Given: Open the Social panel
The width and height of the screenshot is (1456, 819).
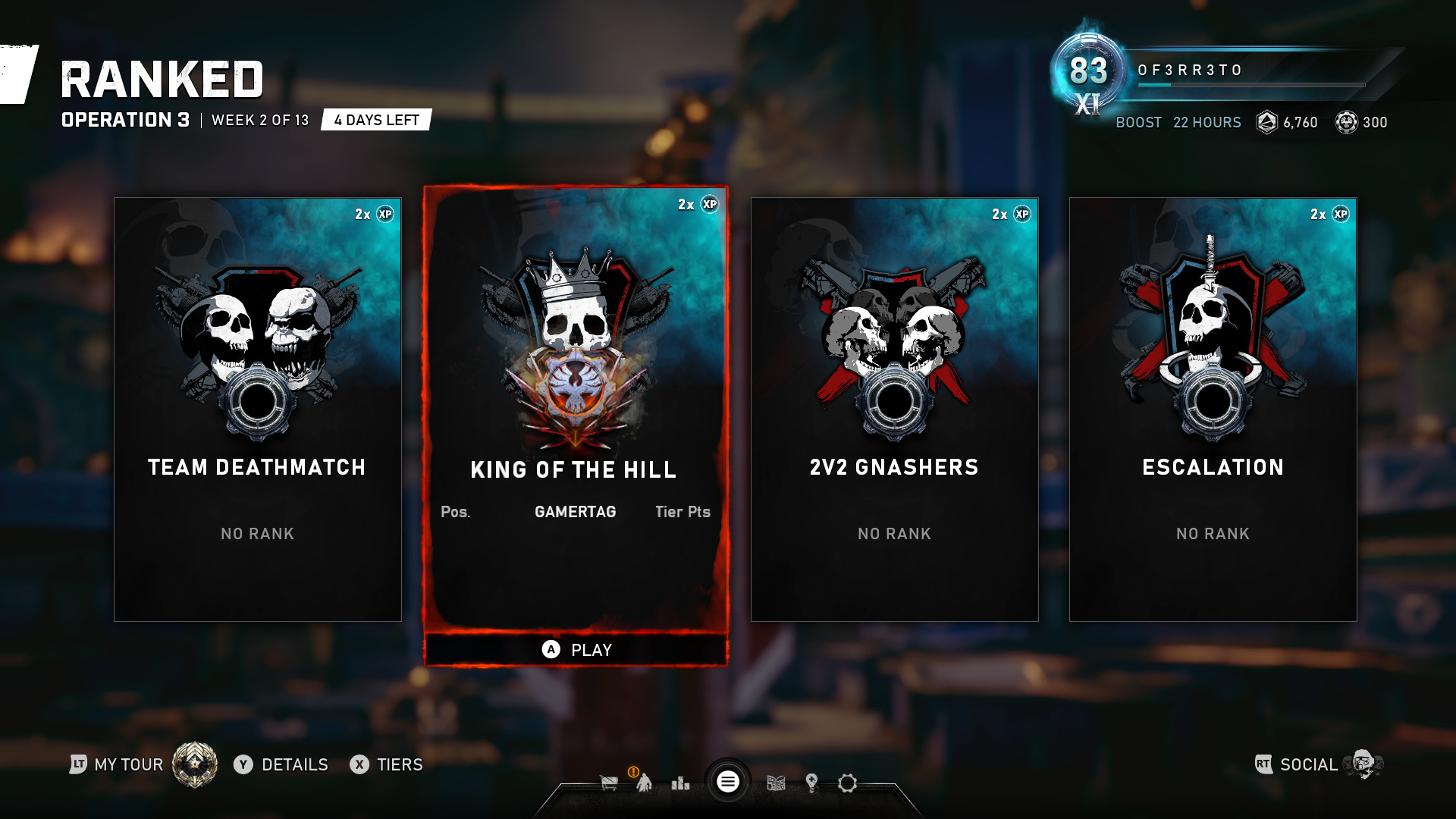Looking at the screenshot, I should point(1308,764).
